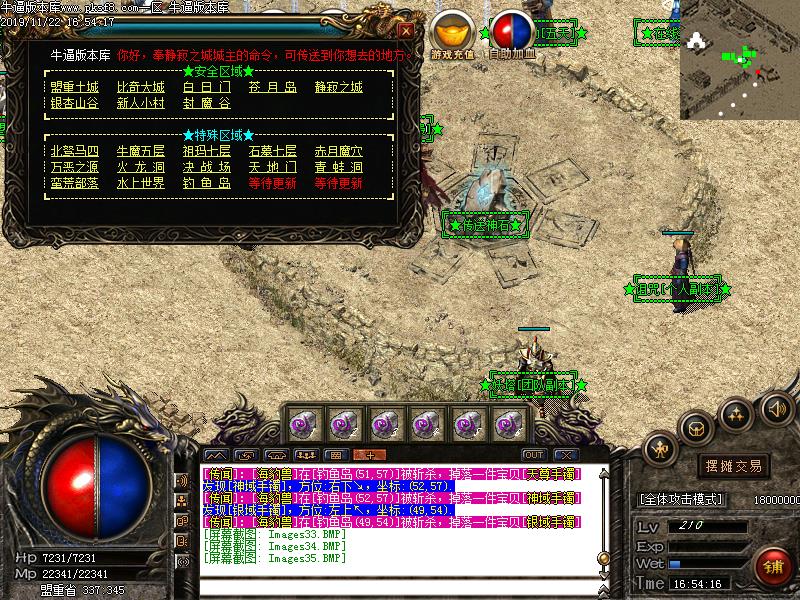The image size is (800, 600).
Task: Select the 白日门 teleport destination
Action: click(x=206, y=87)
